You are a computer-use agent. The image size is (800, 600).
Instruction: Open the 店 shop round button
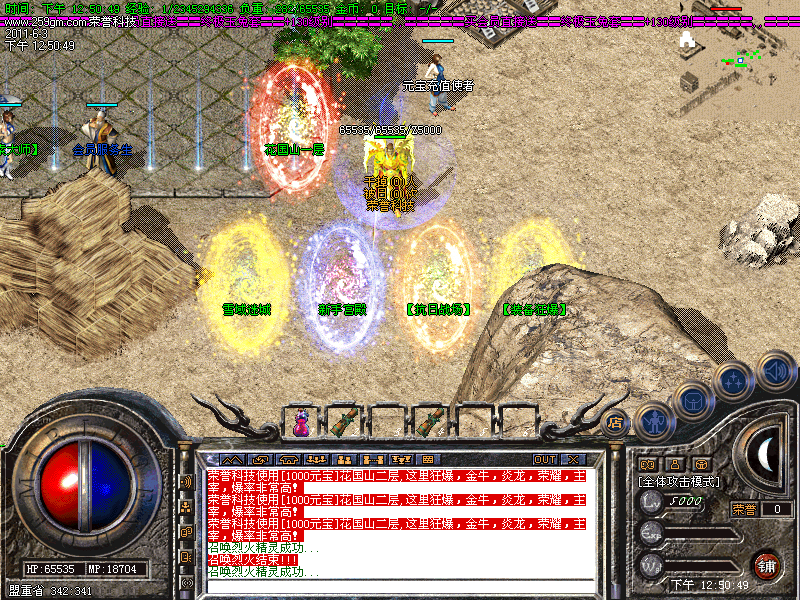pyautogui.click(x=616, y=421)
